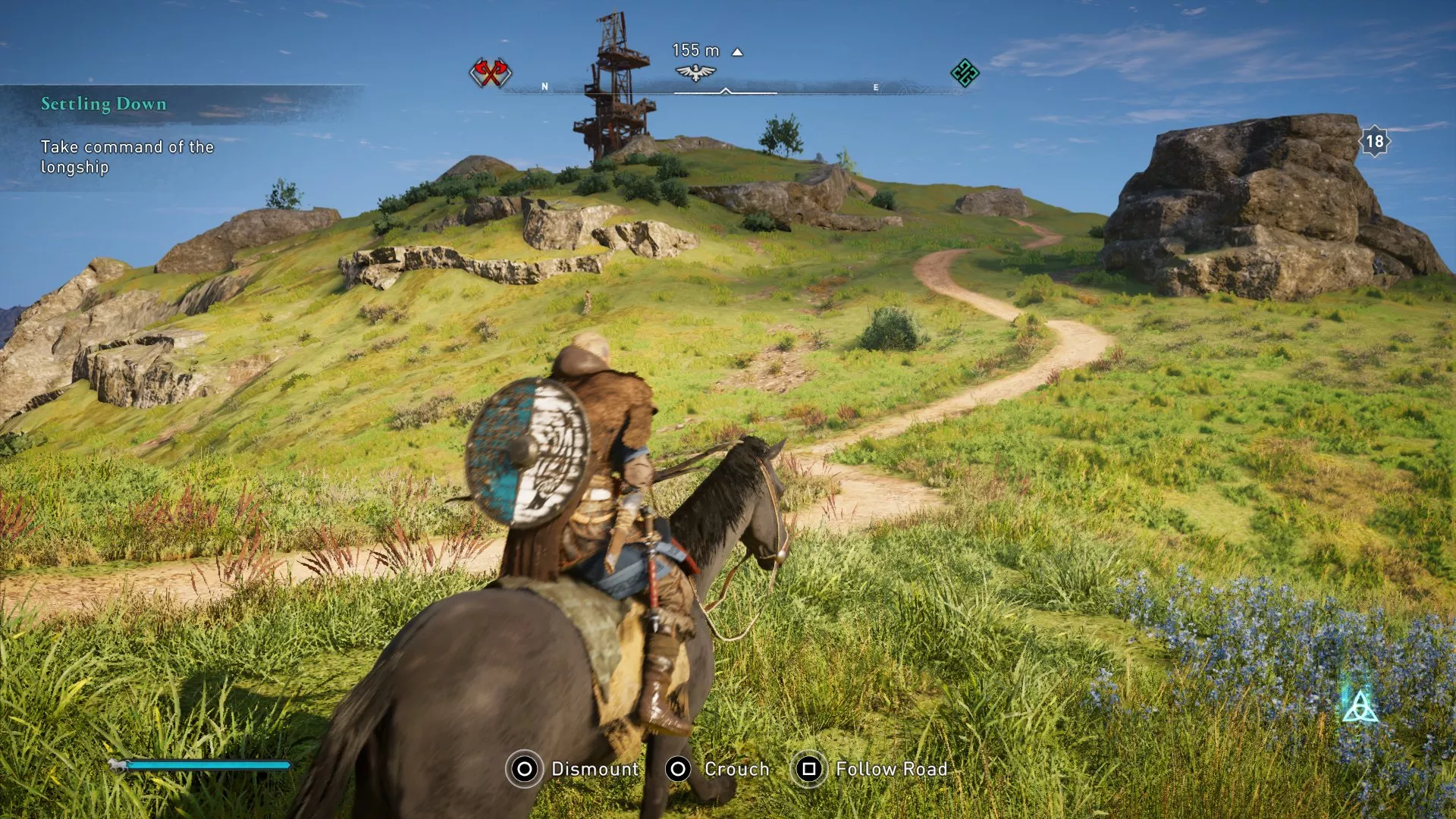Click the chevron at compass center
This screenshot has height=819, width=1456.
pos(726,91)
